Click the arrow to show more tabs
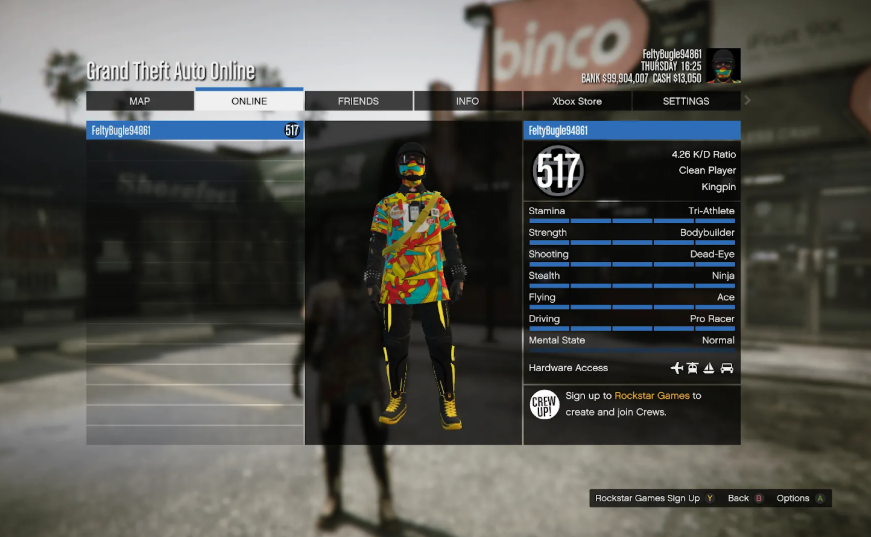Image resolution: width=871 pixels, height=537 pixels. (747, 100)
